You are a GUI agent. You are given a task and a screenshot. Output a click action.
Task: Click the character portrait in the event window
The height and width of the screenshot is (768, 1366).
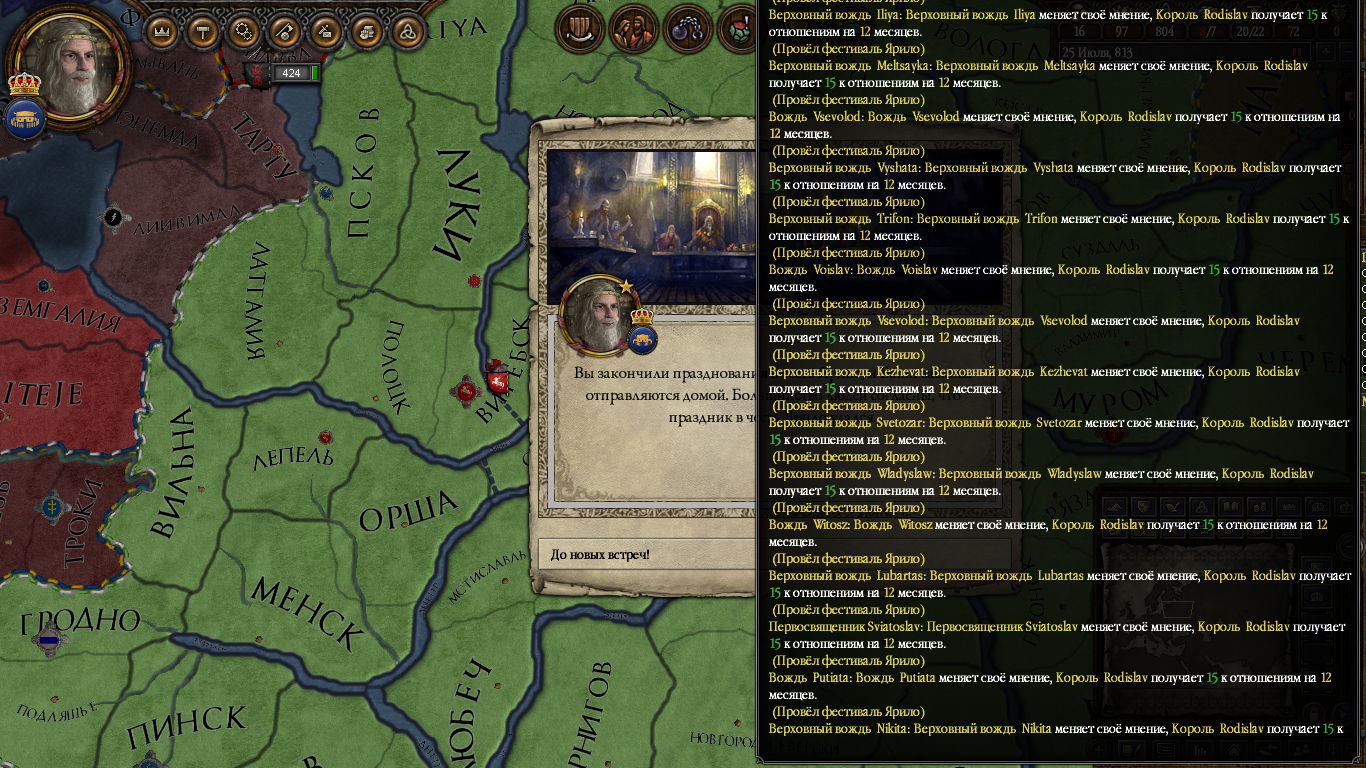pos(598,315)
